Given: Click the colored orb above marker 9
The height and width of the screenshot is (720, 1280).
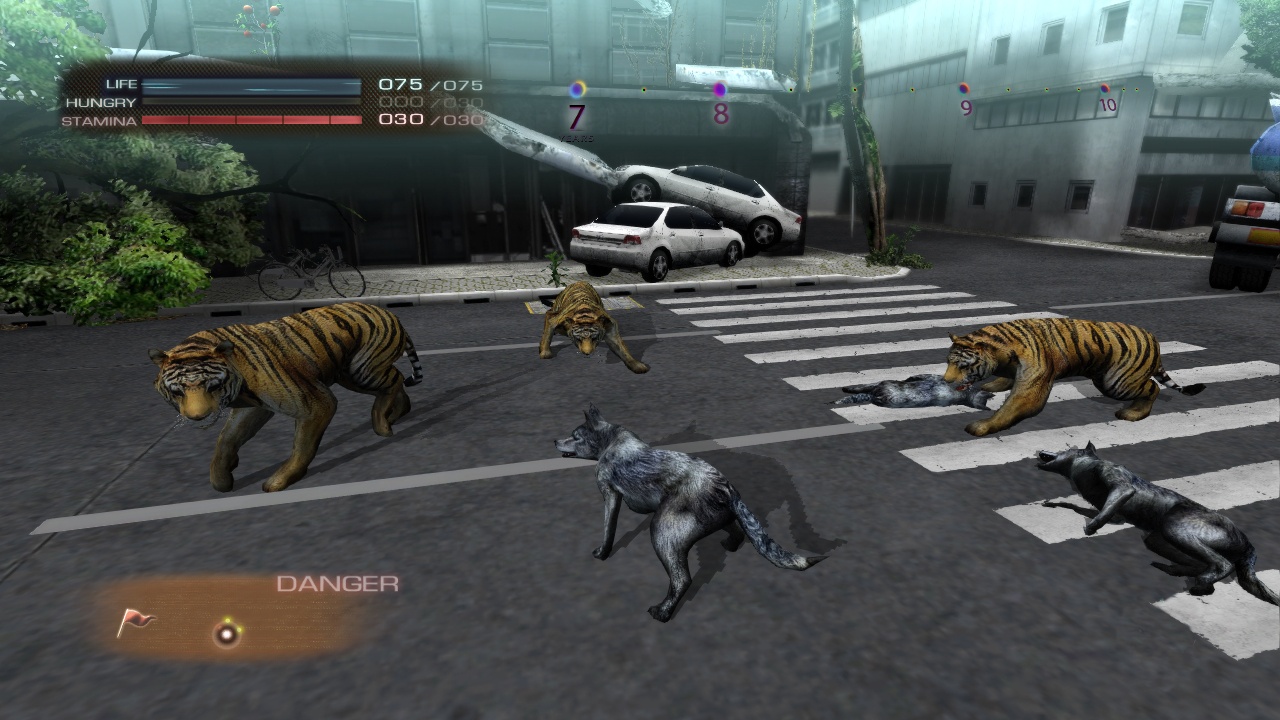Looking at the screenshot, I should tap(963, 88).
